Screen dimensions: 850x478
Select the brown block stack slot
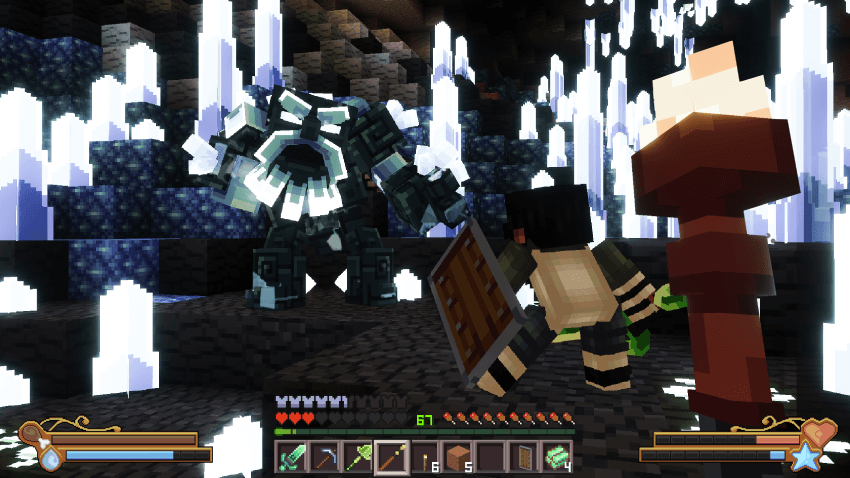click(x=459, y=457)
